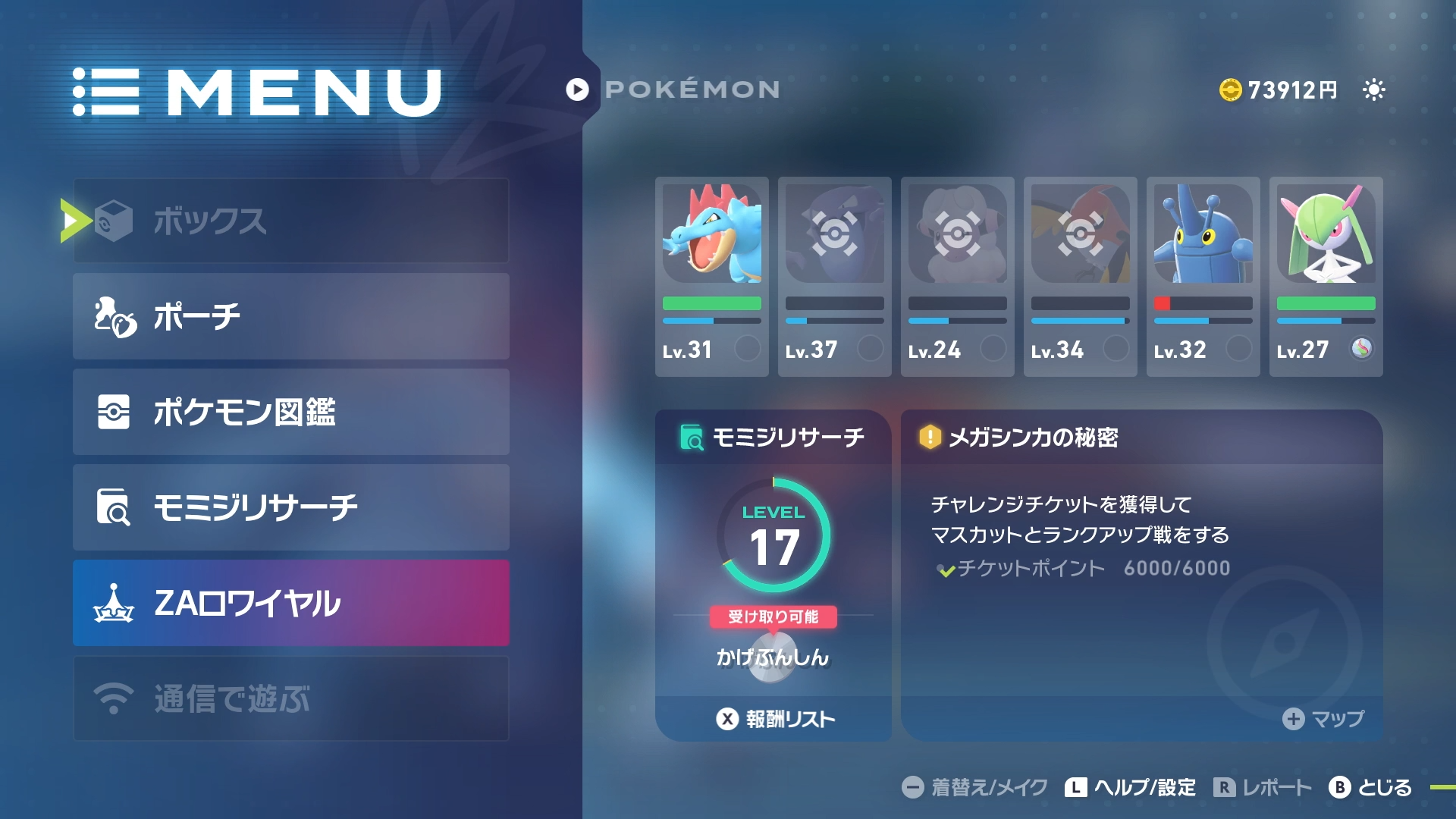Open the ボックス menu entry
Screen dimensions: 1456x819
290,221
